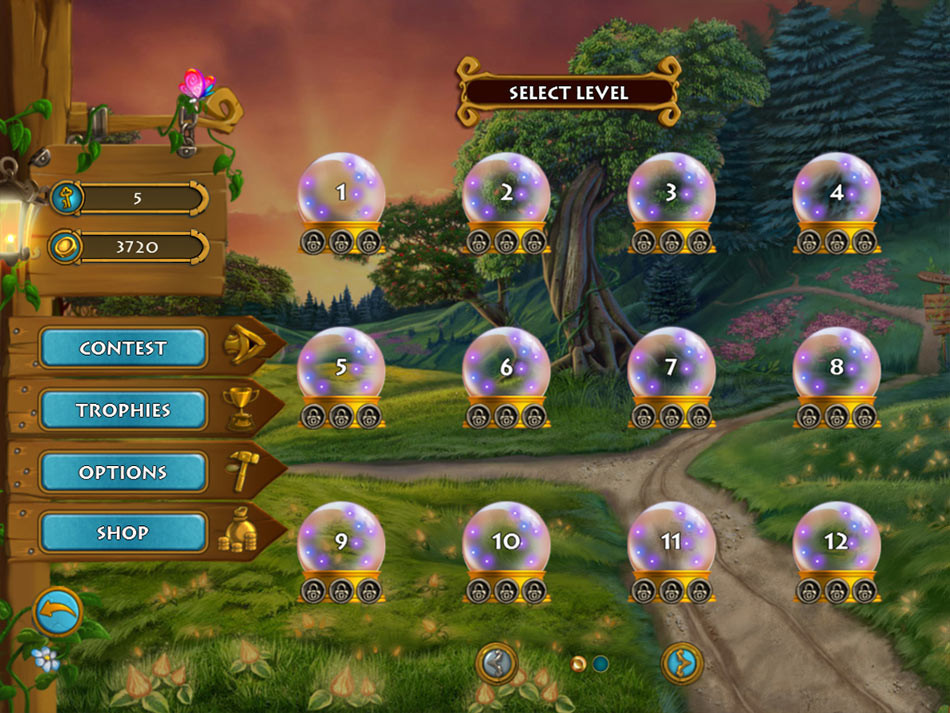Switch to the second page dot
Screen dimensions: 950x713
point(600,663)
